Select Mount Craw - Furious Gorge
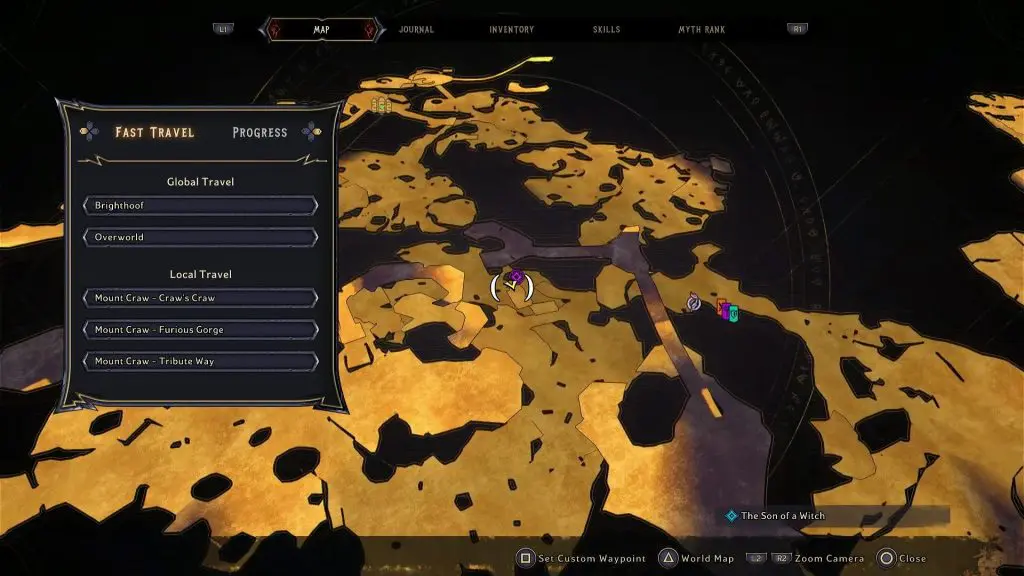The width and height of the screenshot is (1024, 576). click(x=201, y=330)
